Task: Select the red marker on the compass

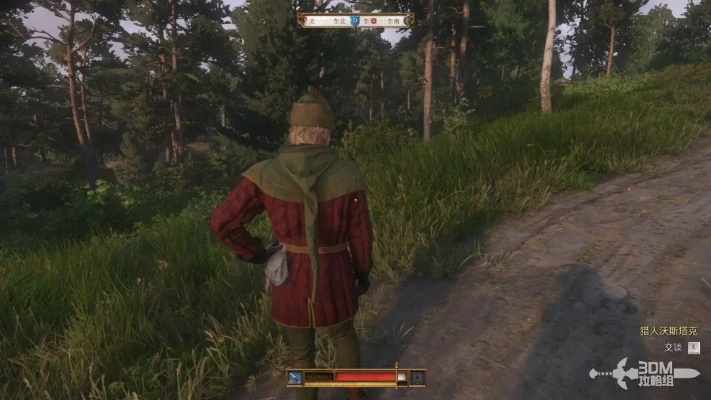Action: [x=374, y=20]
